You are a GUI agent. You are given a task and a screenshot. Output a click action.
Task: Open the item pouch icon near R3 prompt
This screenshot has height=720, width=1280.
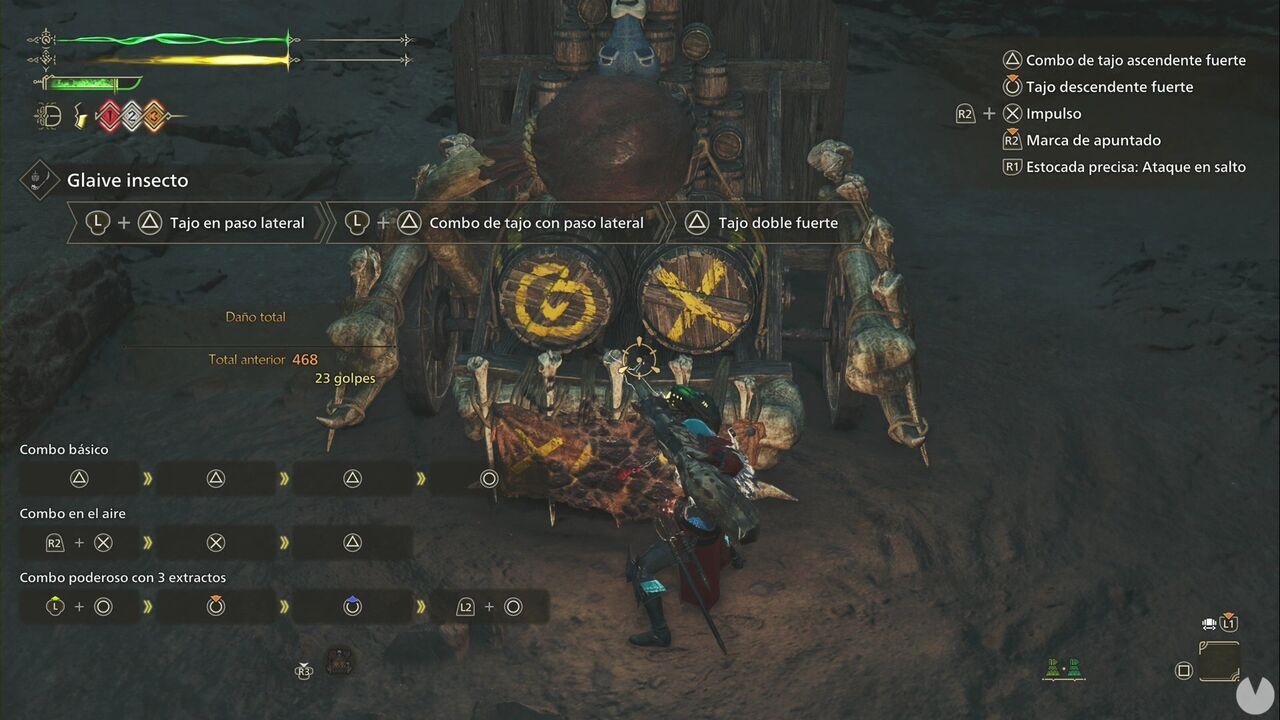point(339,663)
